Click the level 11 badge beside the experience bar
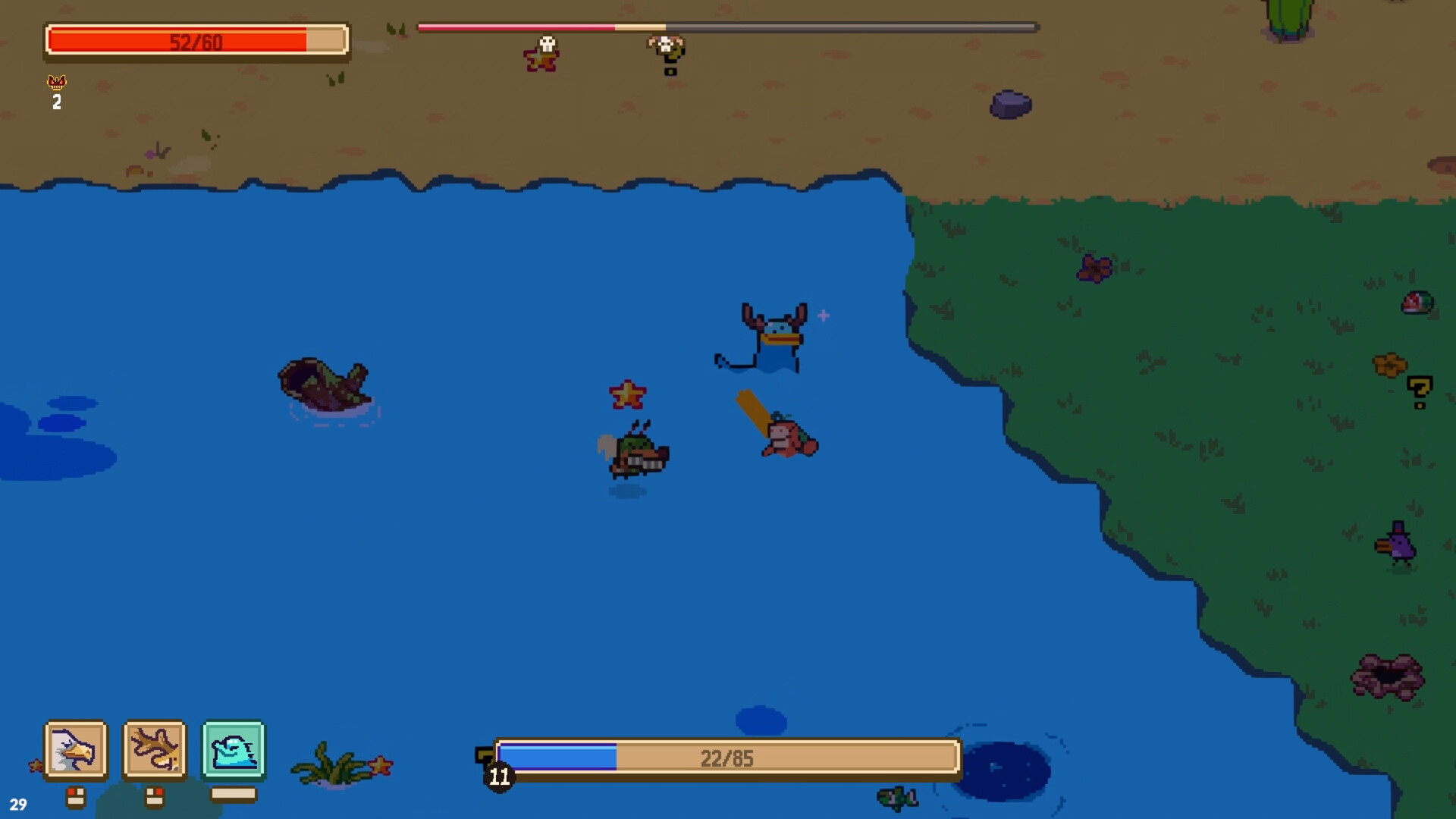Image resolution: width=1456 pixels, height=819 pixels. 498,776
